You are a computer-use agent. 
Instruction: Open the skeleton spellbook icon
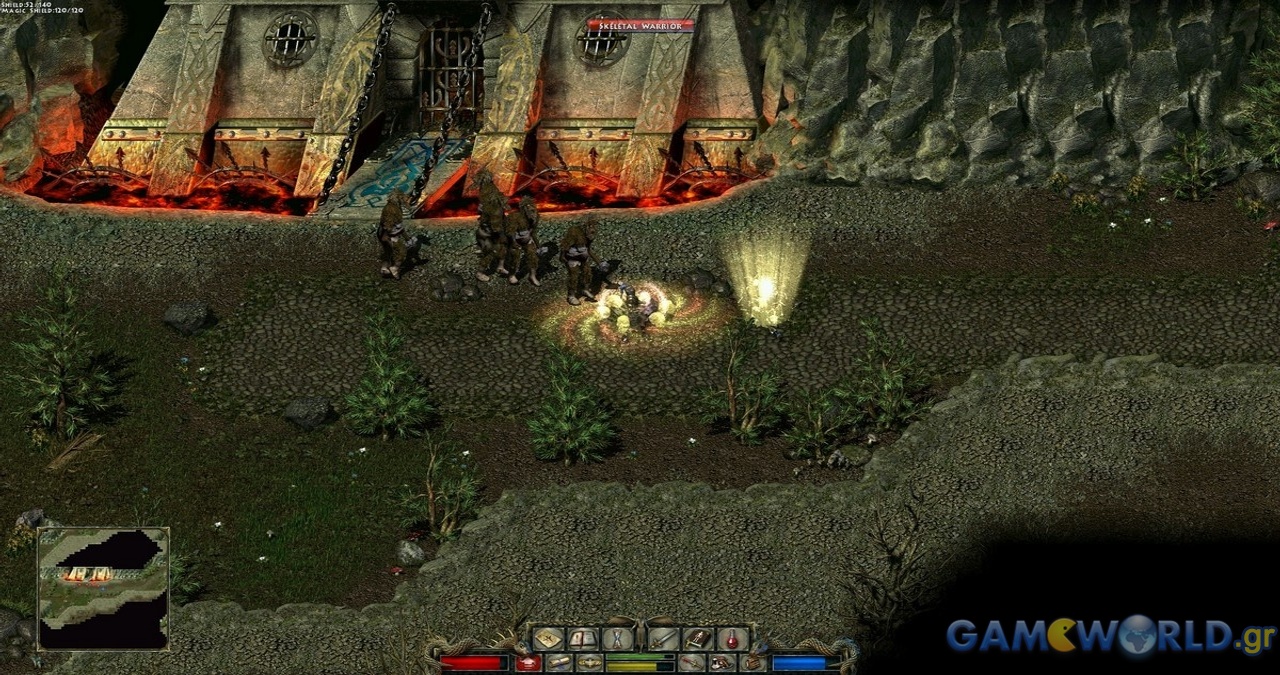[698, 639]
